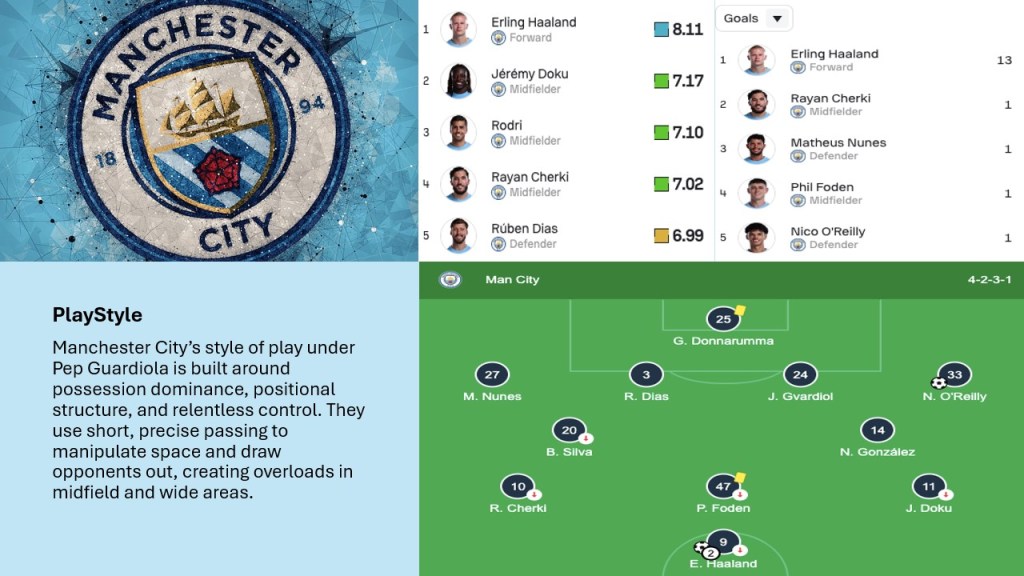Select Phil Foden's goals list row
Viewport: 1024px width, 576px height.
point(865,193)
